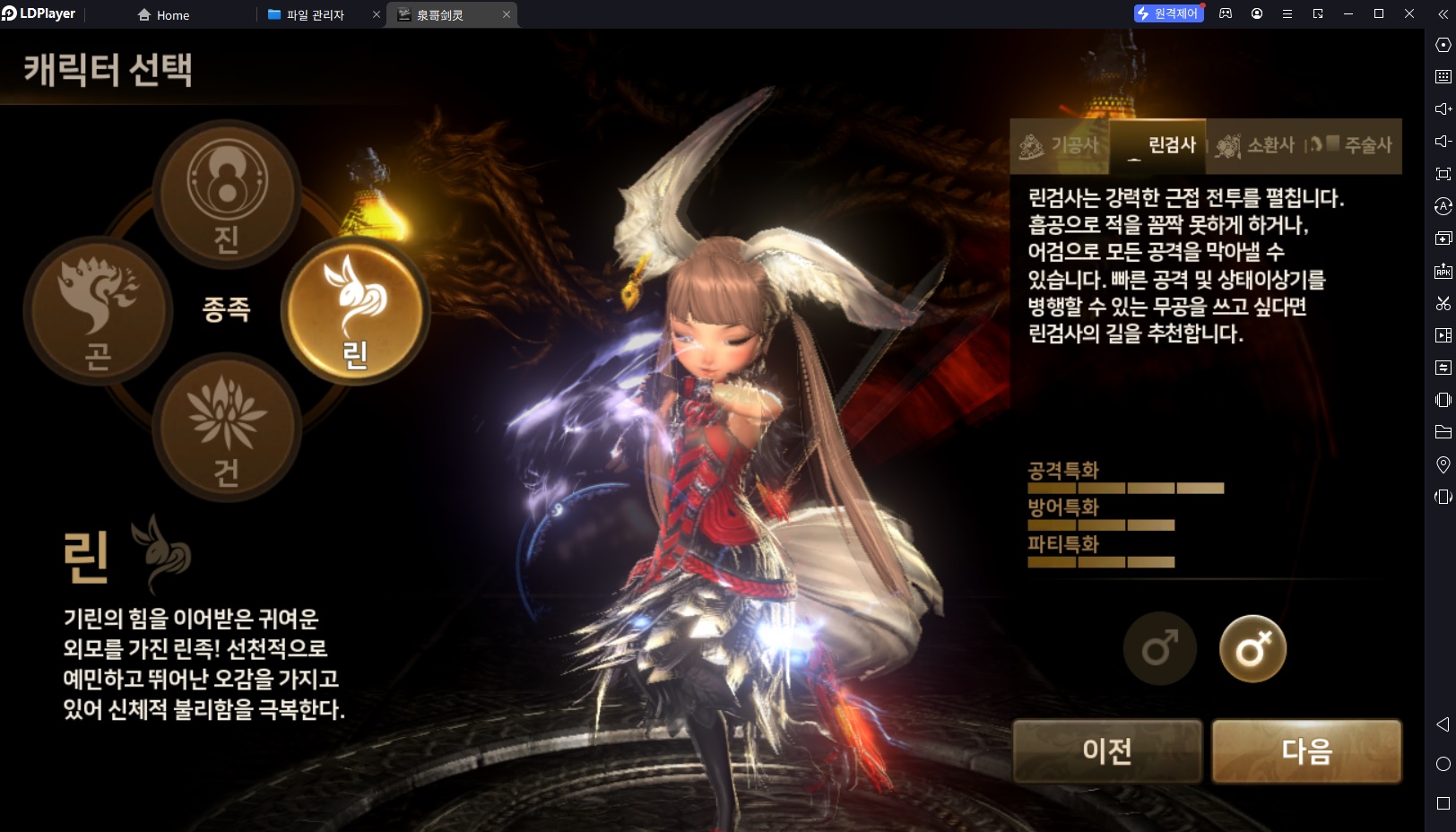This screenshot has height=832, width=1456.
Task: Switch to the 기공사 class tab
Action: coord(1061,145)
